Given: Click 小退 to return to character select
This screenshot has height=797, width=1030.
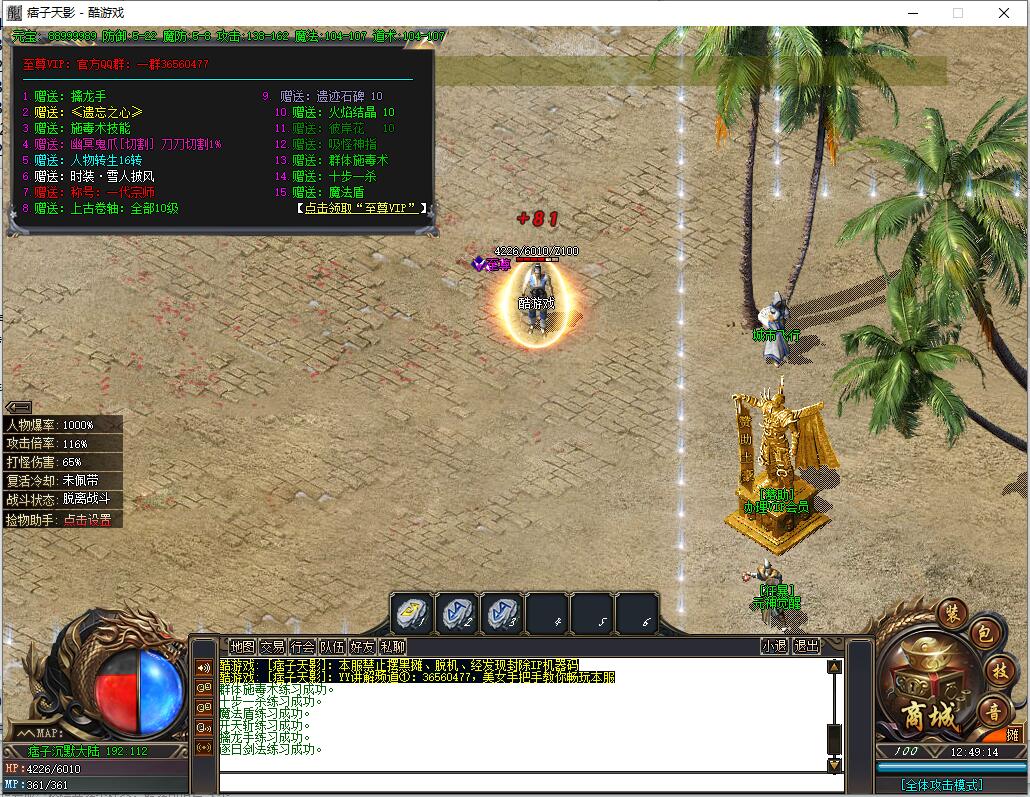Looking at the screenshot, I should [x=774, y=647].
